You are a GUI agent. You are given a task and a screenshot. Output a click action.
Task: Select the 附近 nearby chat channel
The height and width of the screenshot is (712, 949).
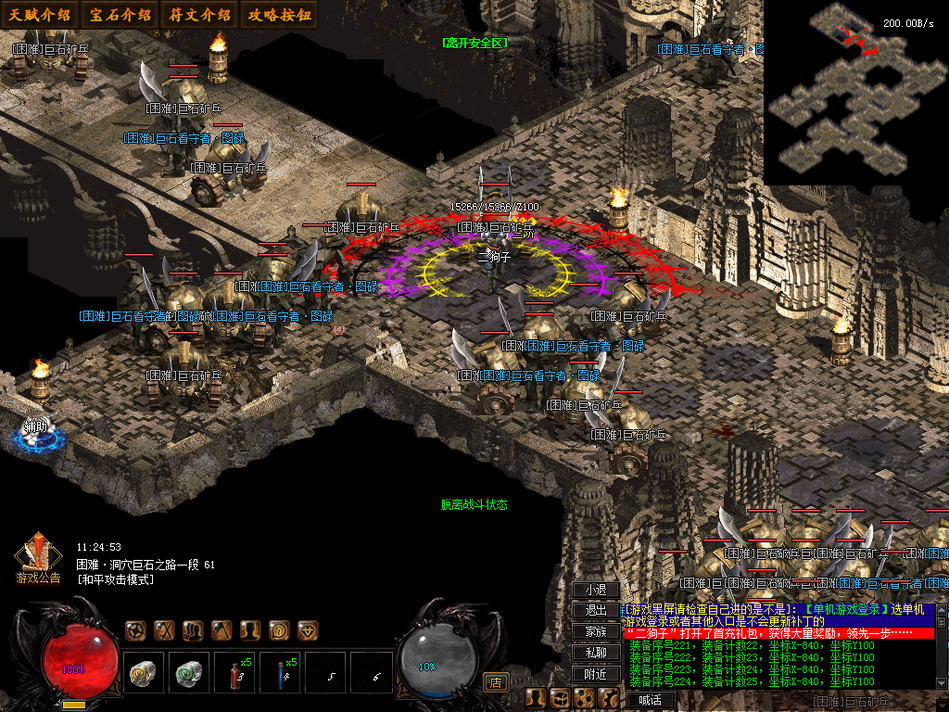(596, 674)
